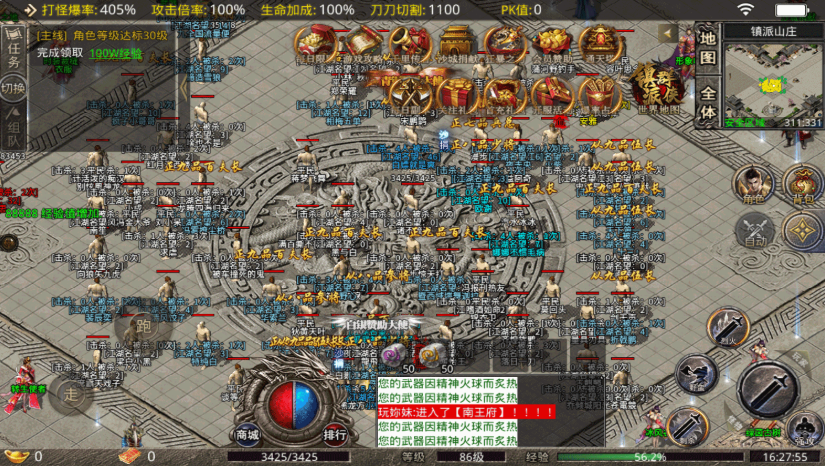
Task: Open the 地图 map button
Action: coord(707,59)
